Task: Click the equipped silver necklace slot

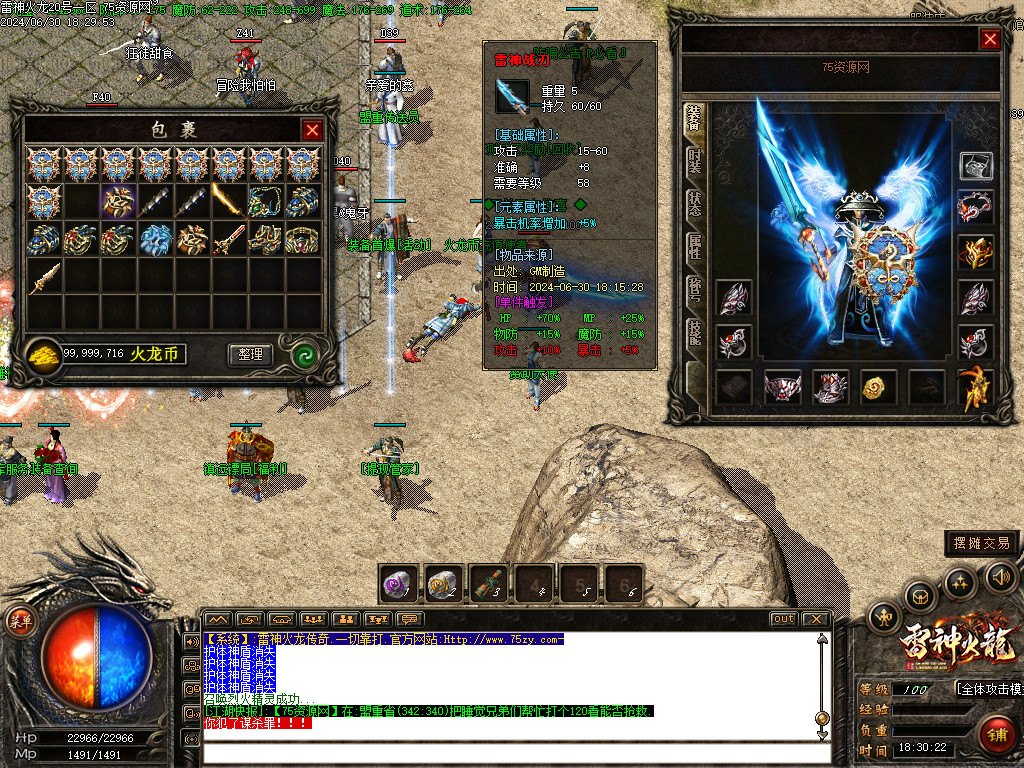Action: coord(975,208)
